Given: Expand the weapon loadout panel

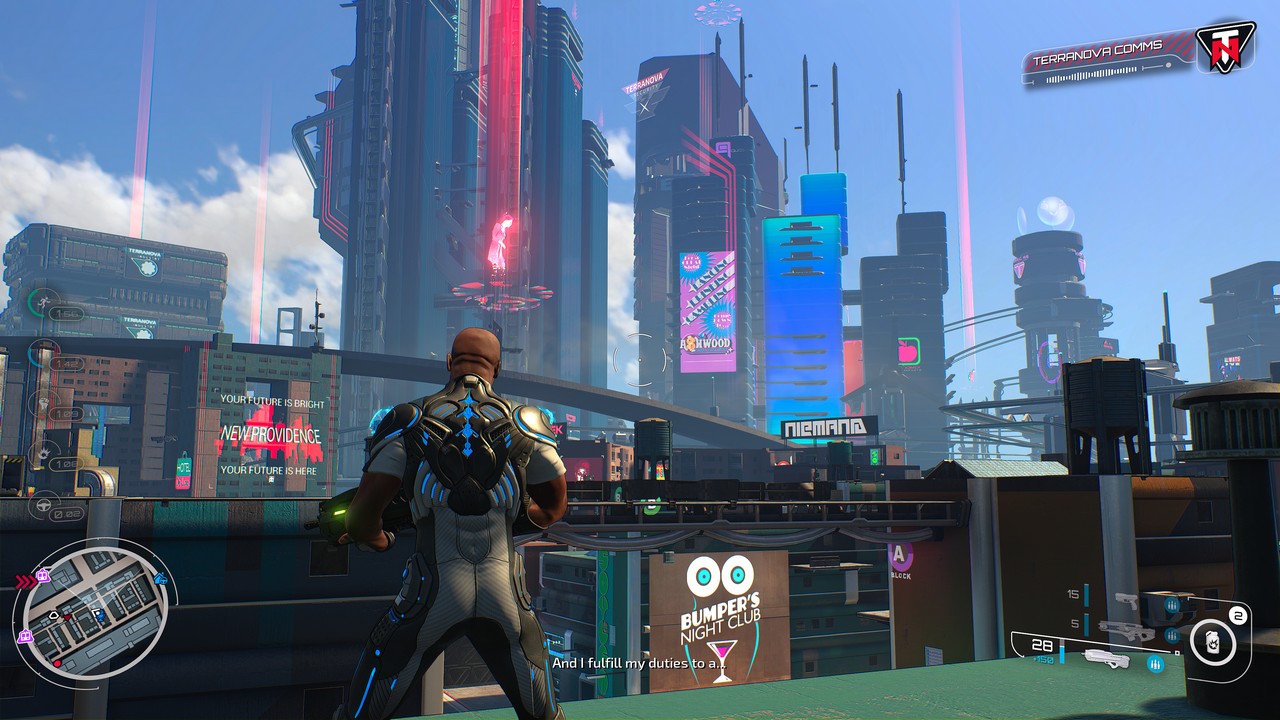Looking at the screenshot, I should pos(1110,630).
